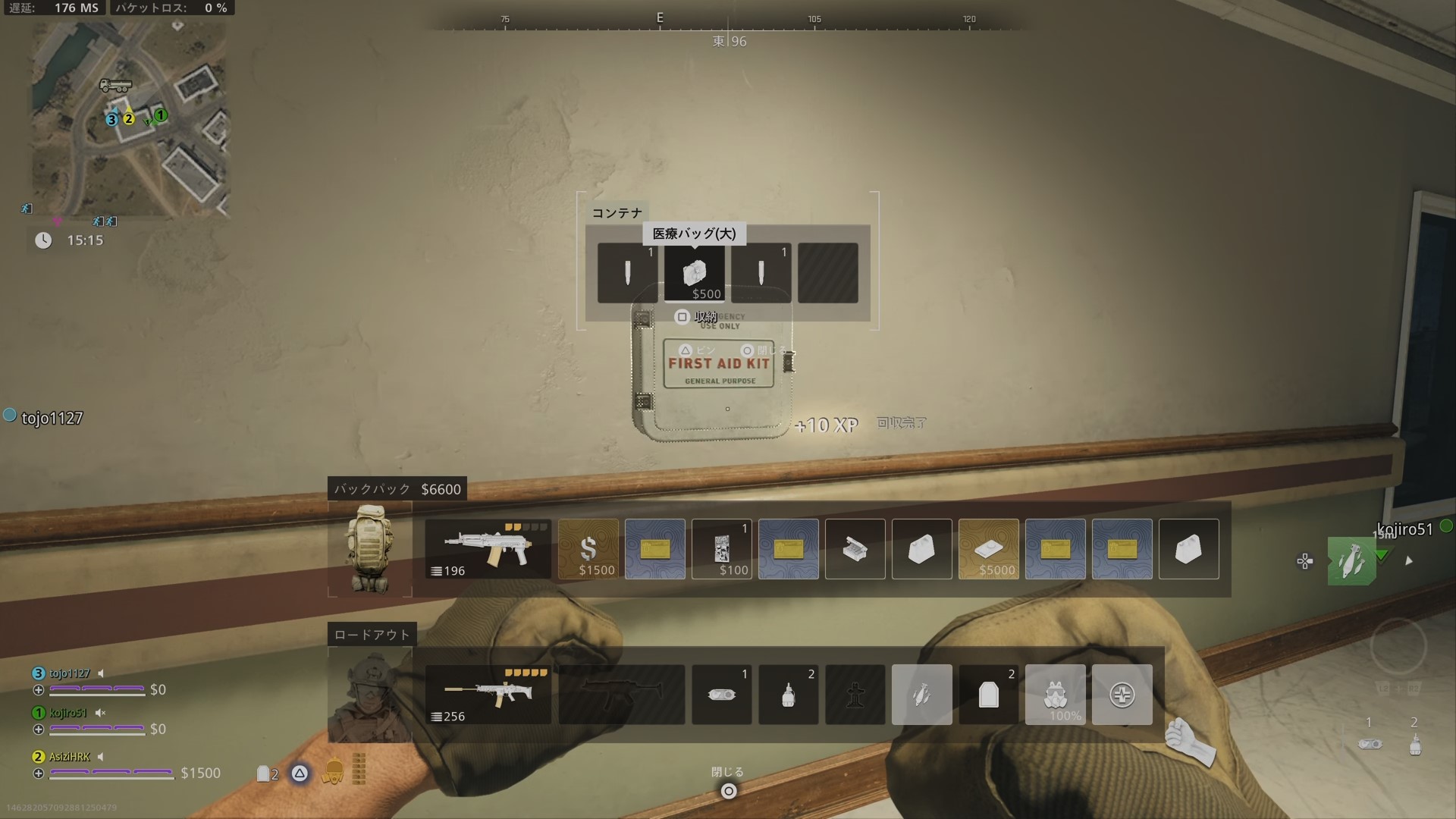Image resolution: width=1456 pixels, height=819 pixels.
Task: Click kojiro51's purple health bar
Action: [x=97, y=729]
